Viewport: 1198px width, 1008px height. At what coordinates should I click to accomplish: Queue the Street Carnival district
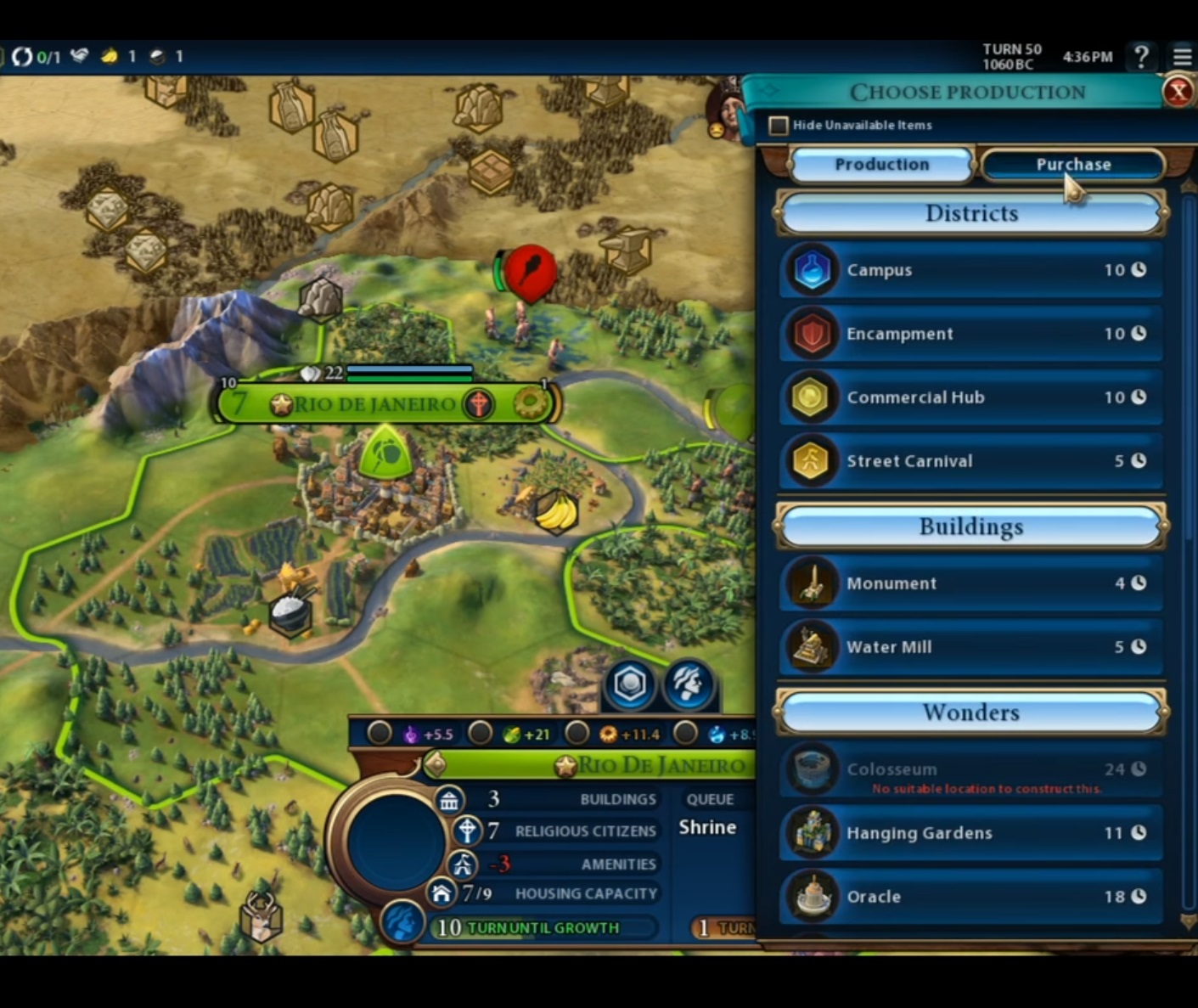[970, 461]
